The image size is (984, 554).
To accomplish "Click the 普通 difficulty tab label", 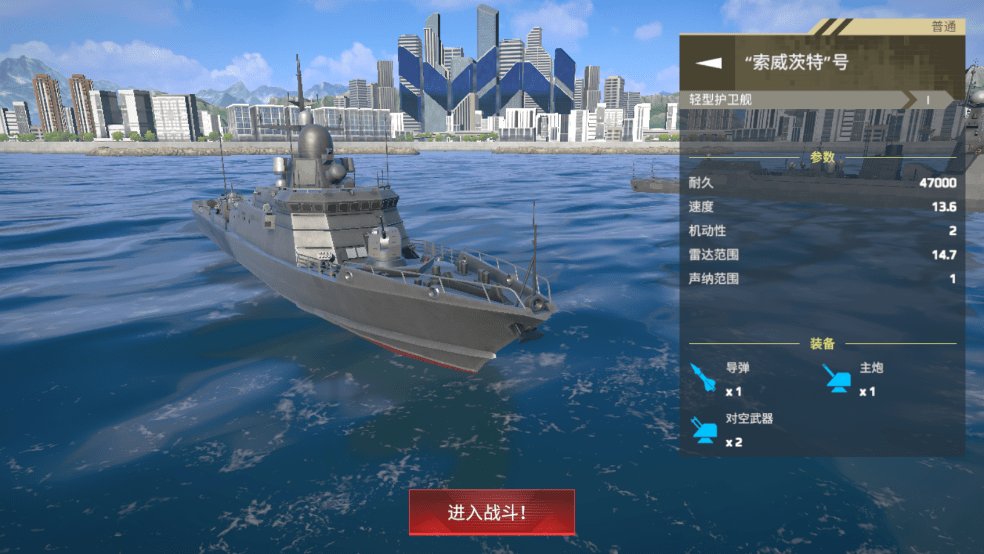I will tap(942, 27).
